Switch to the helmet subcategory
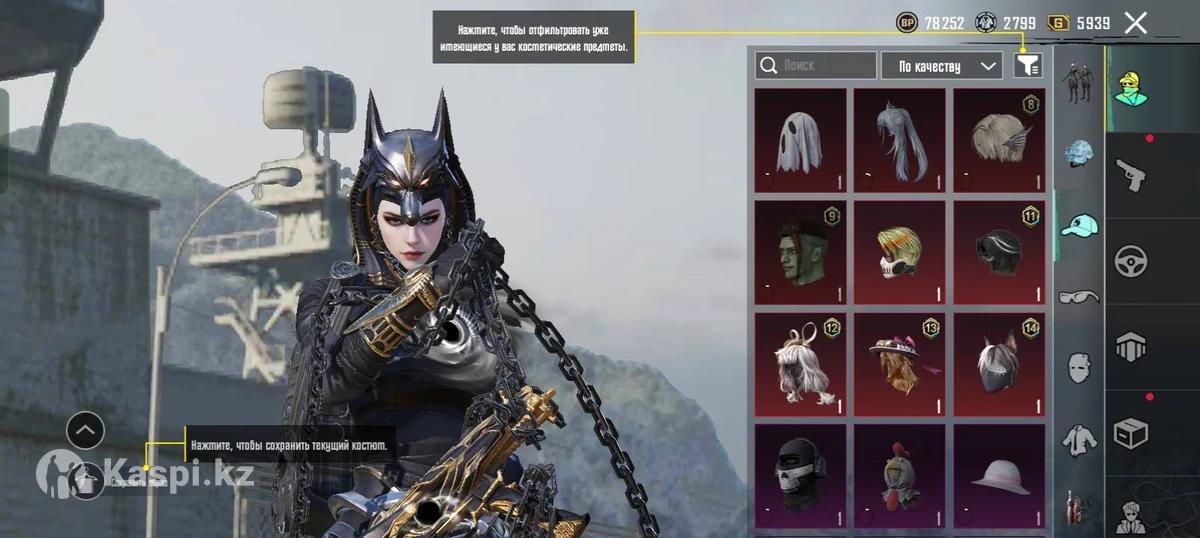The height and width of the screenshot is (538, 1200). tap(1079, 153)
